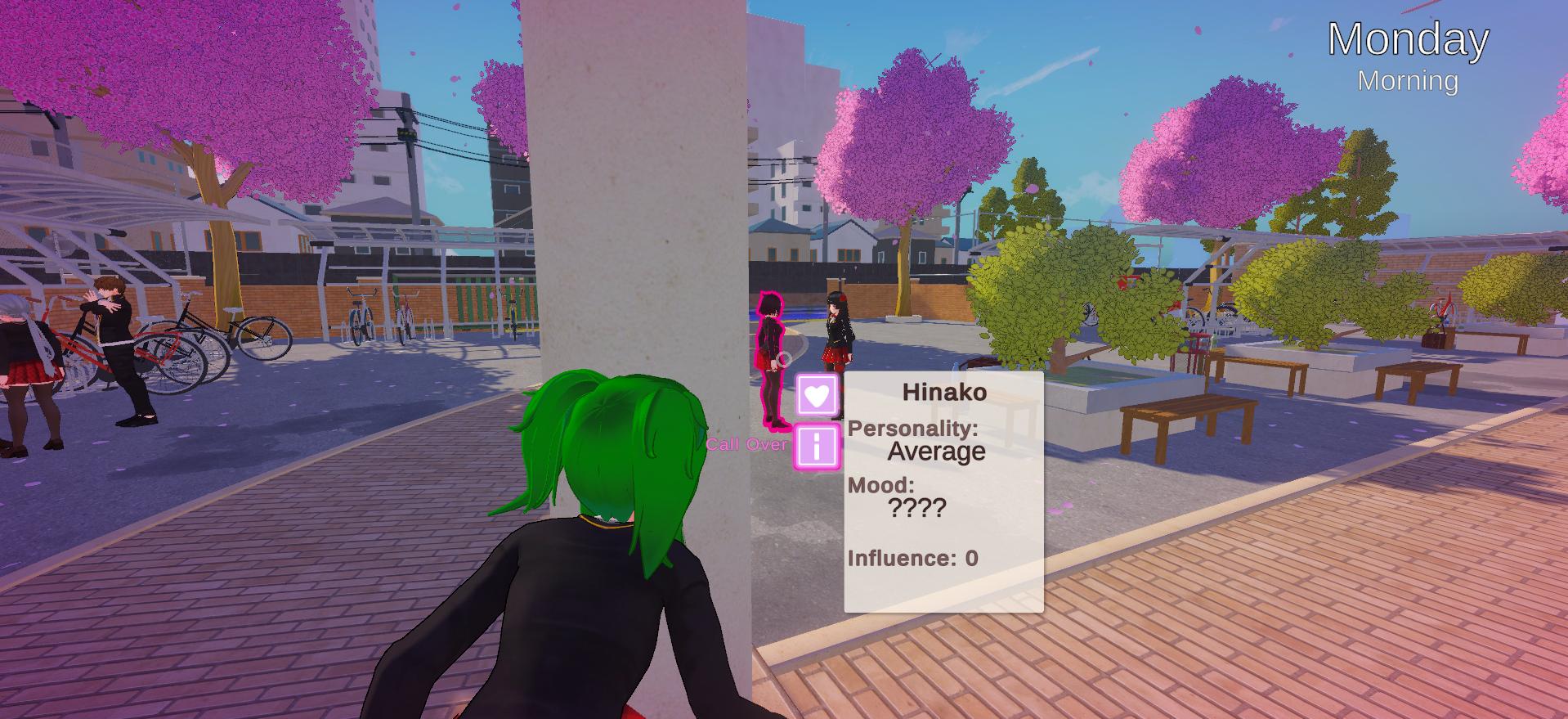Click the ???? mood entry to reveal it
Viewport: 1568px width, 719px height.
[x=916, y=509]
